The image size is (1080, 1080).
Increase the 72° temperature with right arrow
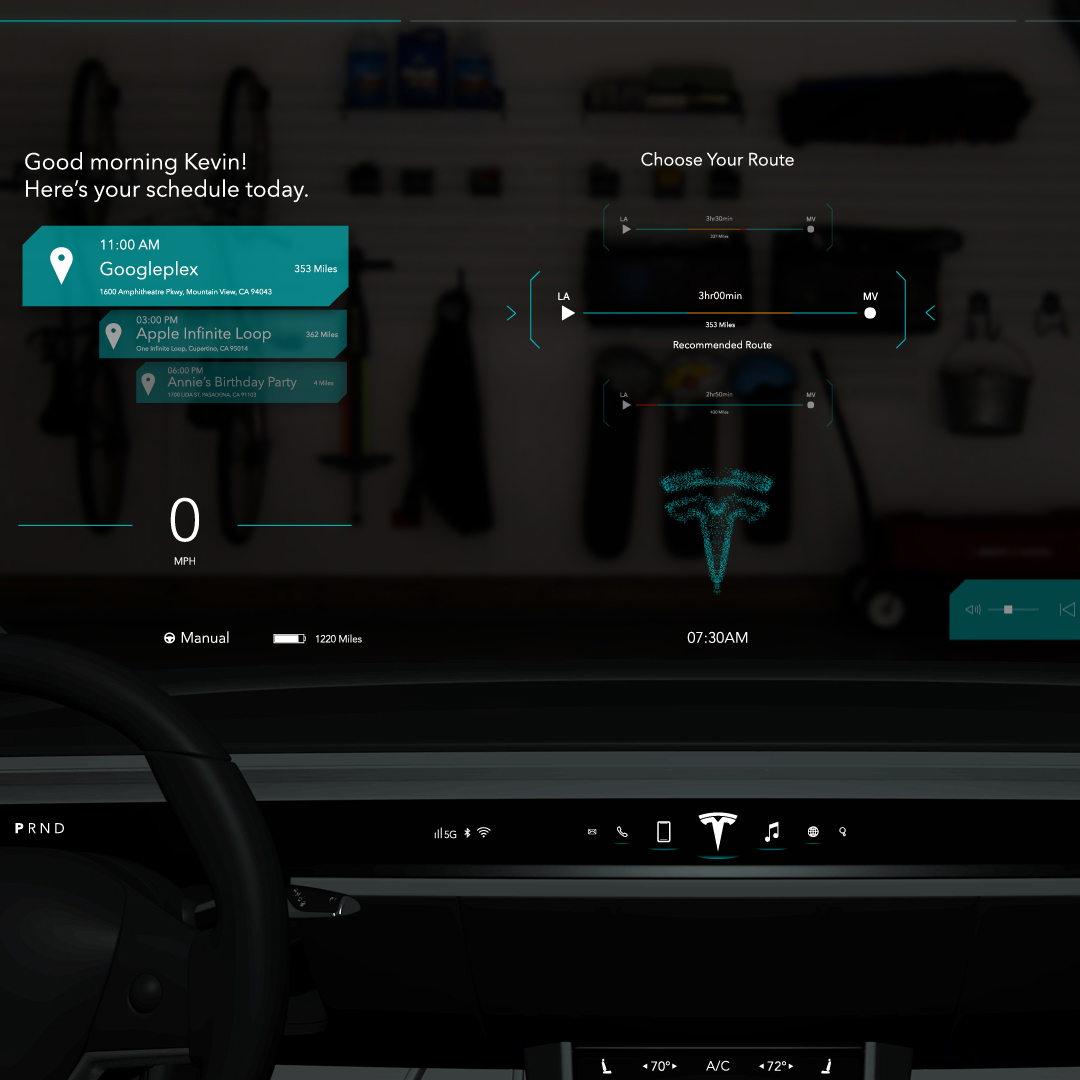coord(792,1066)
